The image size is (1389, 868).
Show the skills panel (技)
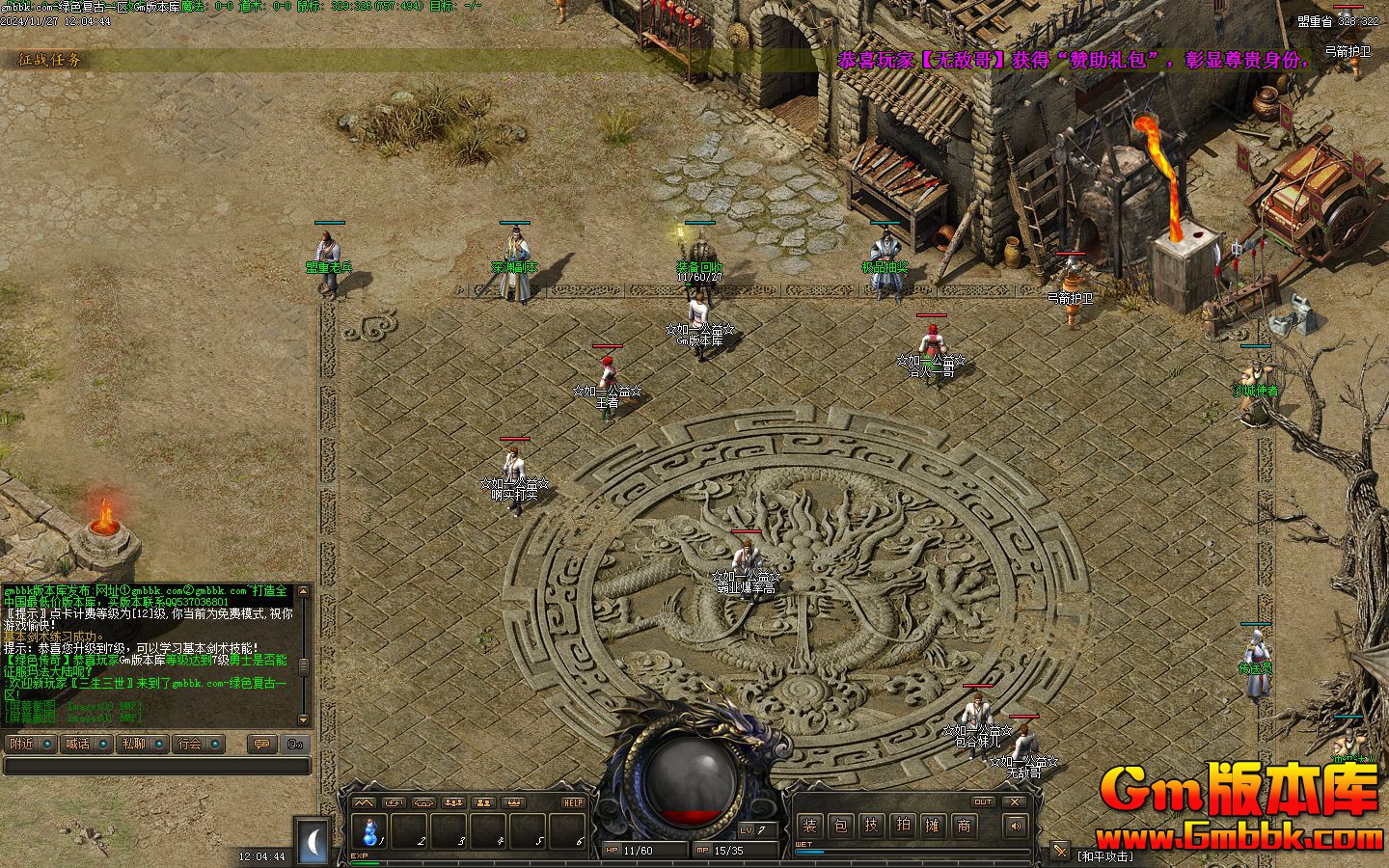871,826
